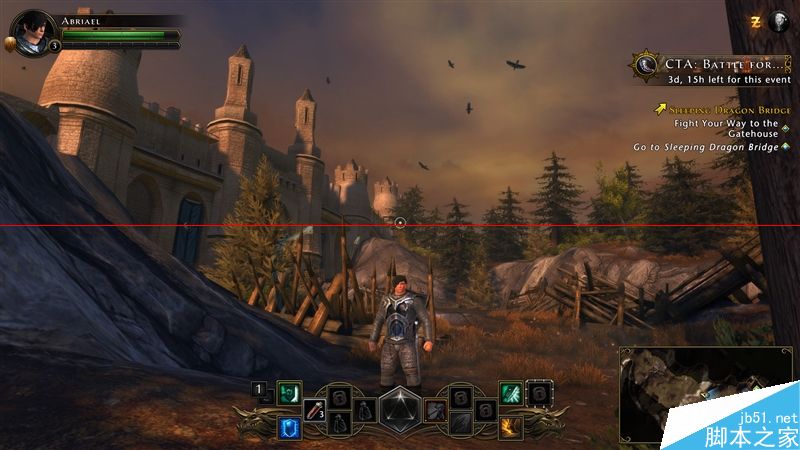Click the hotbar slot numbered 1
Screen dimensions: 800x450
258,391
